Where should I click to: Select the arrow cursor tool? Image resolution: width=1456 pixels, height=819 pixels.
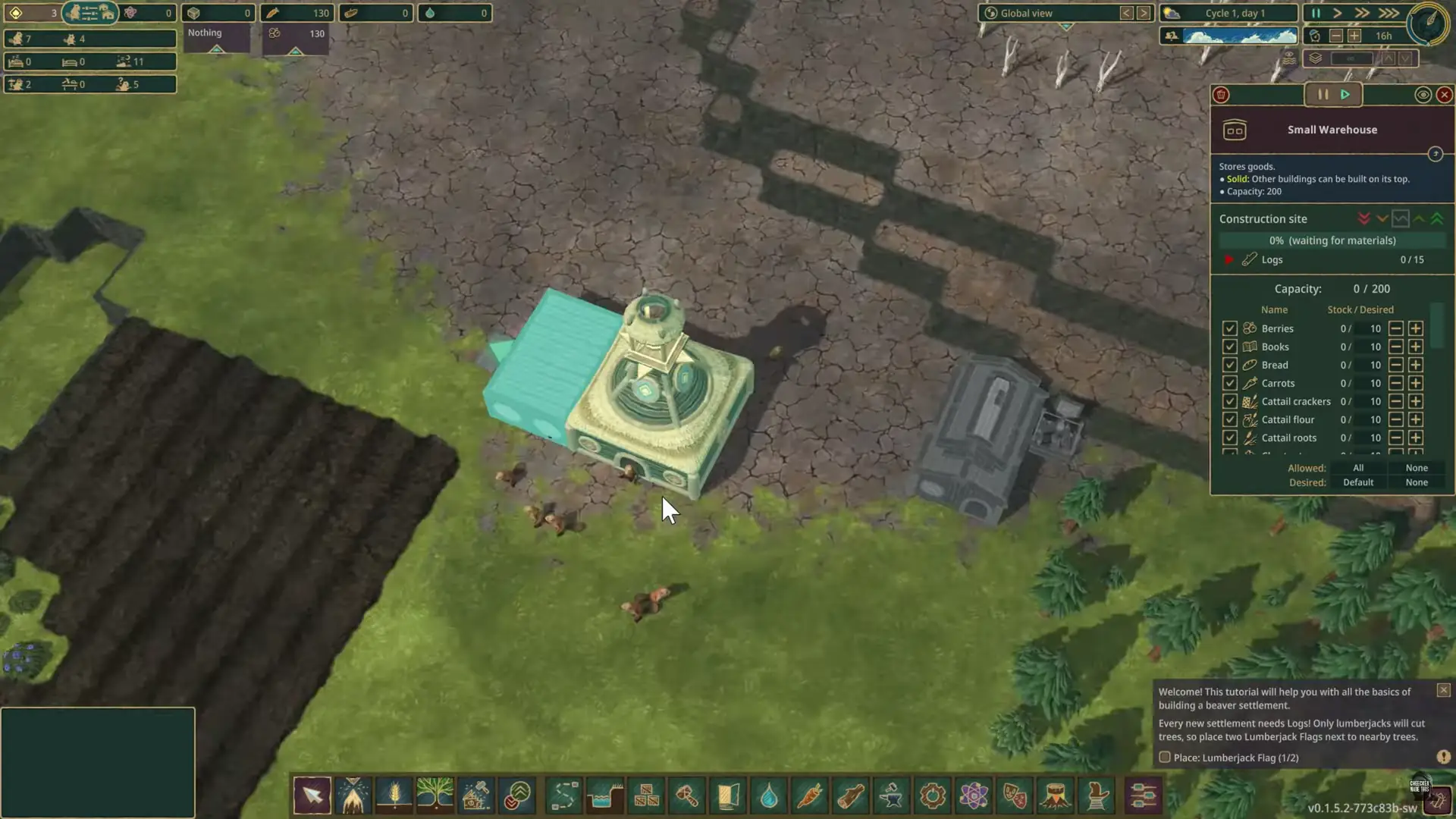click(x=312, y=796)
